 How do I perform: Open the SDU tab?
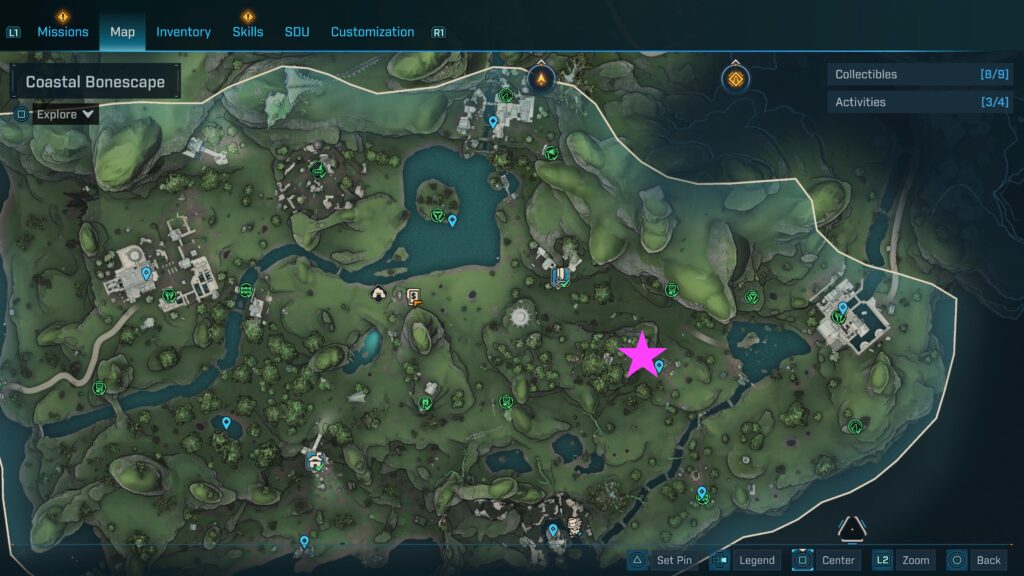click(x=297, y=32)
